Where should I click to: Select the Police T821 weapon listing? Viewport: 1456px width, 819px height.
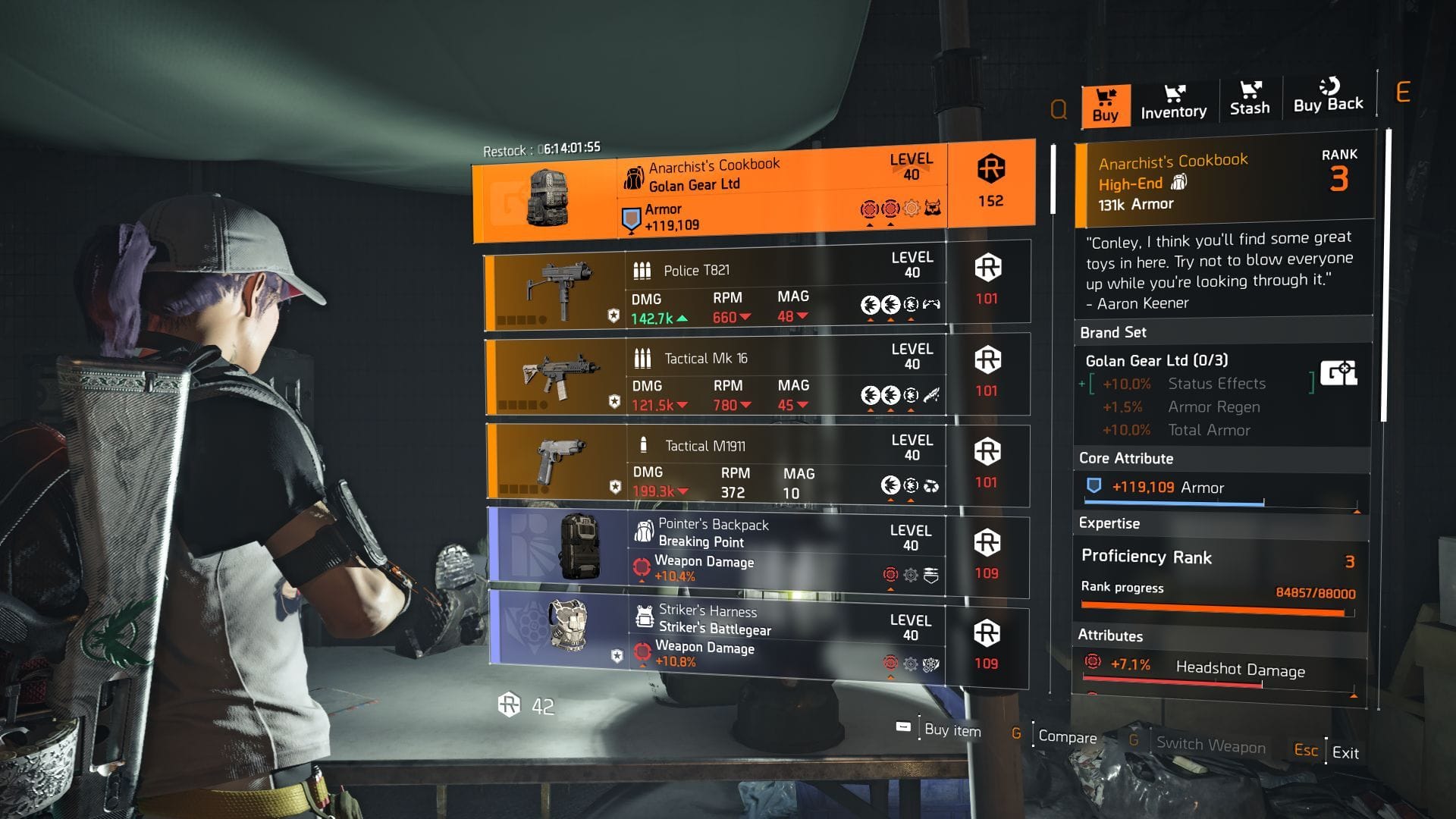(x=751, y=288)
